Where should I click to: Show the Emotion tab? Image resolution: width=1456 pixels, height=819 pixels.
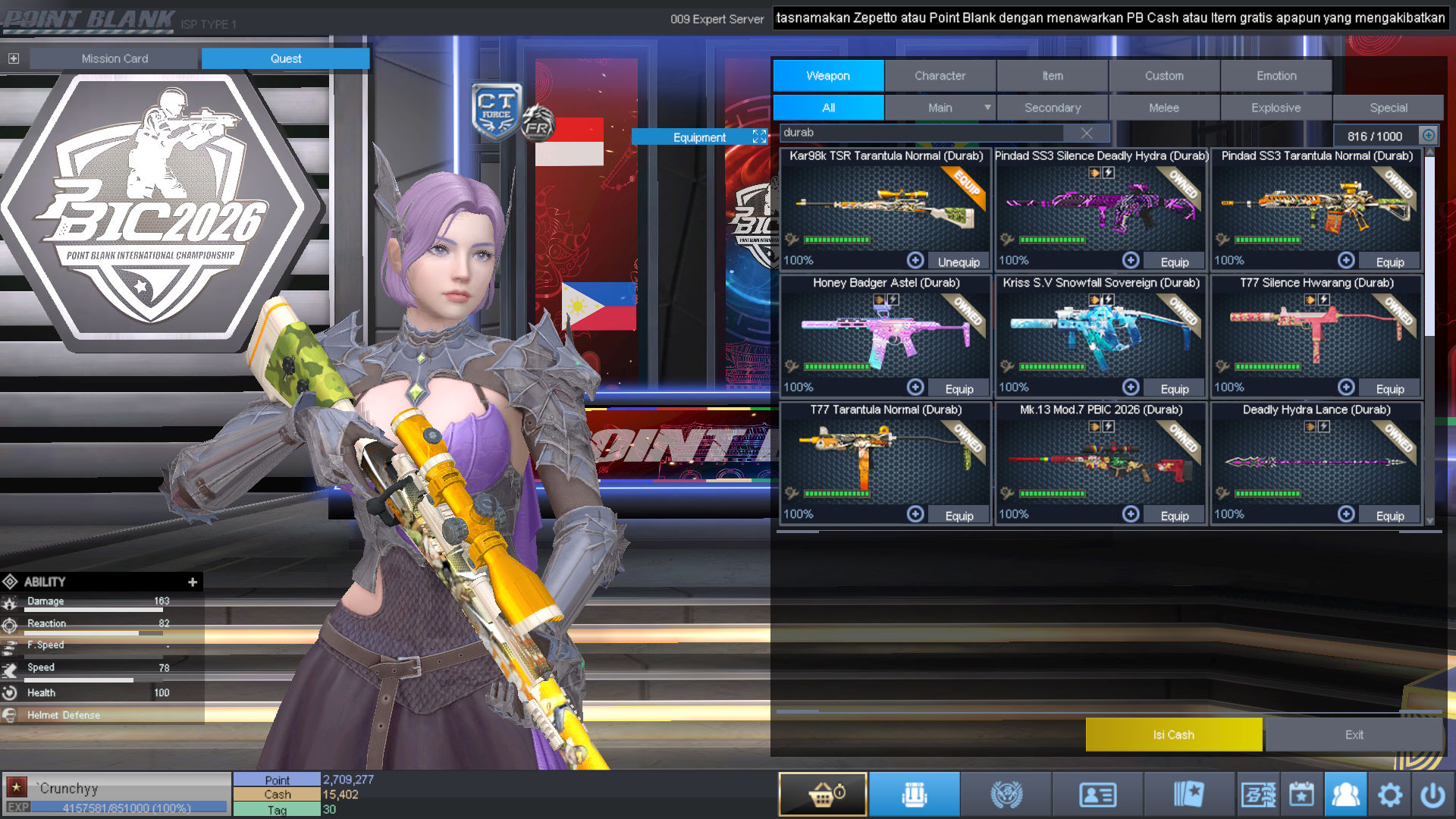pos(1276,76)
